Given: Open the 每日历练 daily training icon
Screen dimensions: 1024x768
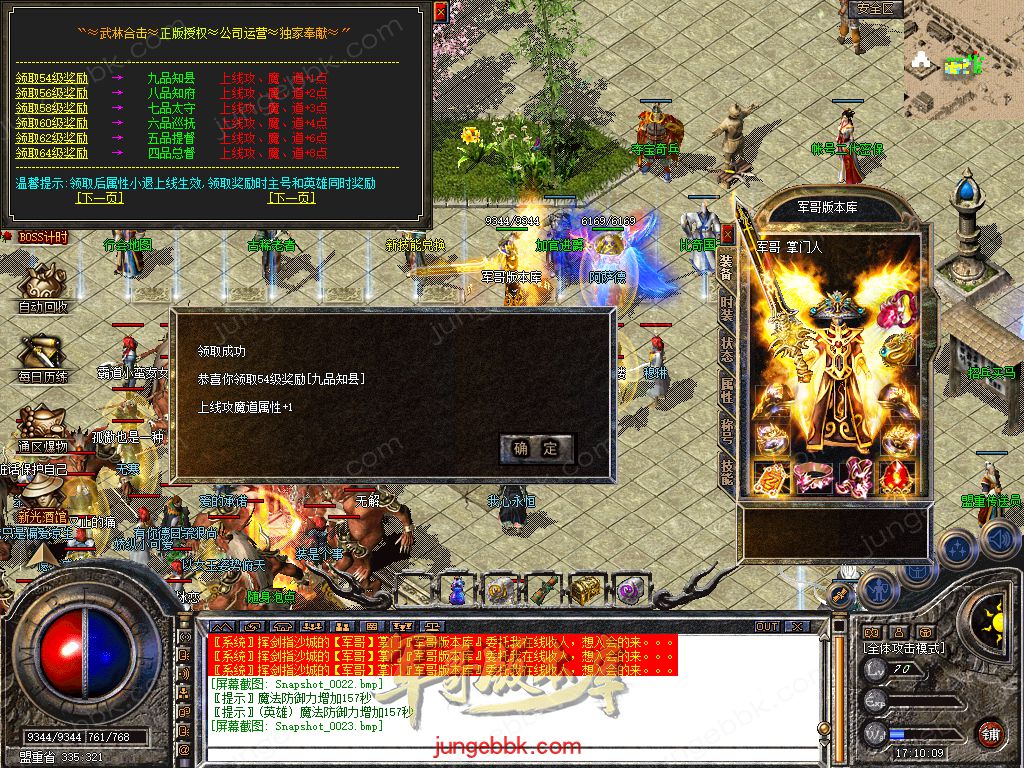Looking at the screenshot, I should click(x=43, y=356).
